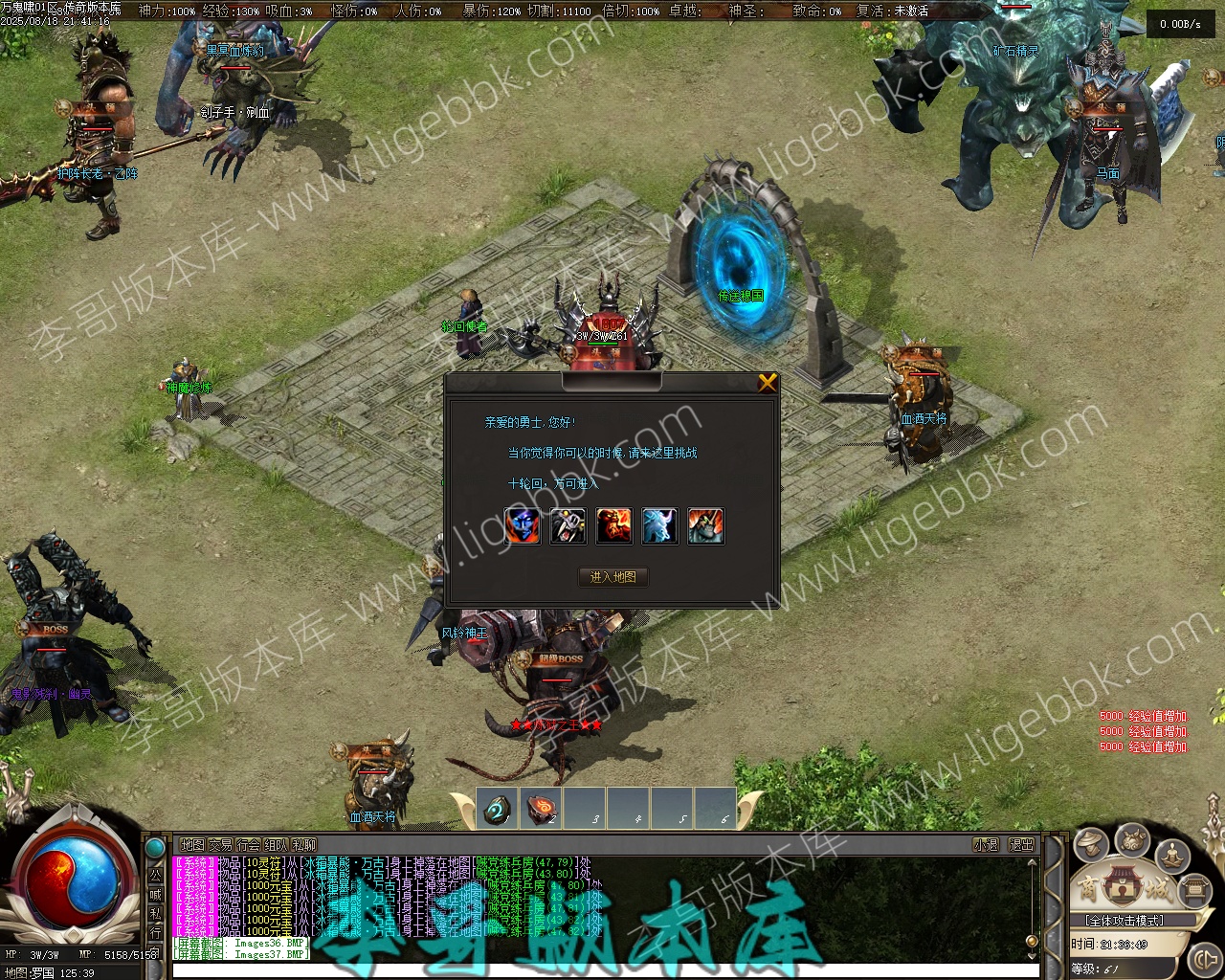
Task: Close the NPC dialog with the X
Action: pyautogui.click(x=767, y=383)
